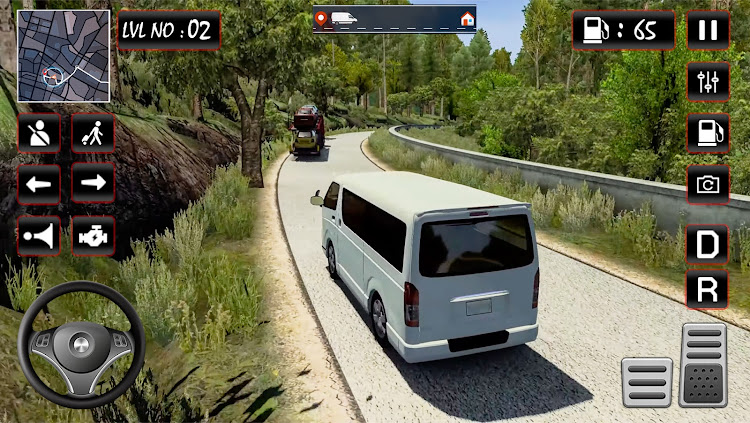Toggle the seatbelt button
The height and width of the screenshot is (423, 750).
pos(39,132)
